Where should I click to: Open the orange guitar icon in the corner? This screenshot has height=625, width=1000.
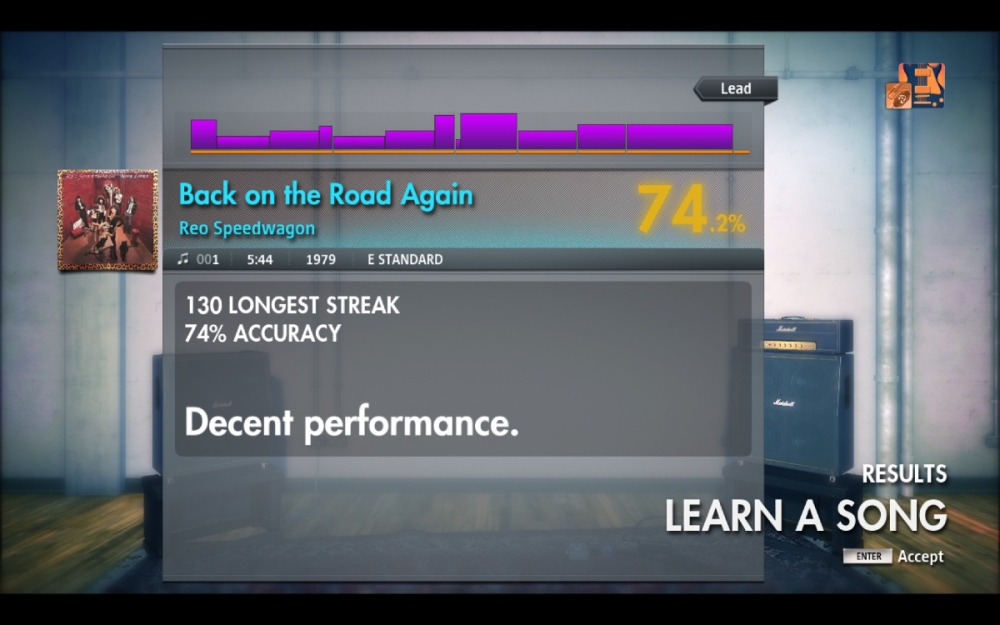pos(916,86)
